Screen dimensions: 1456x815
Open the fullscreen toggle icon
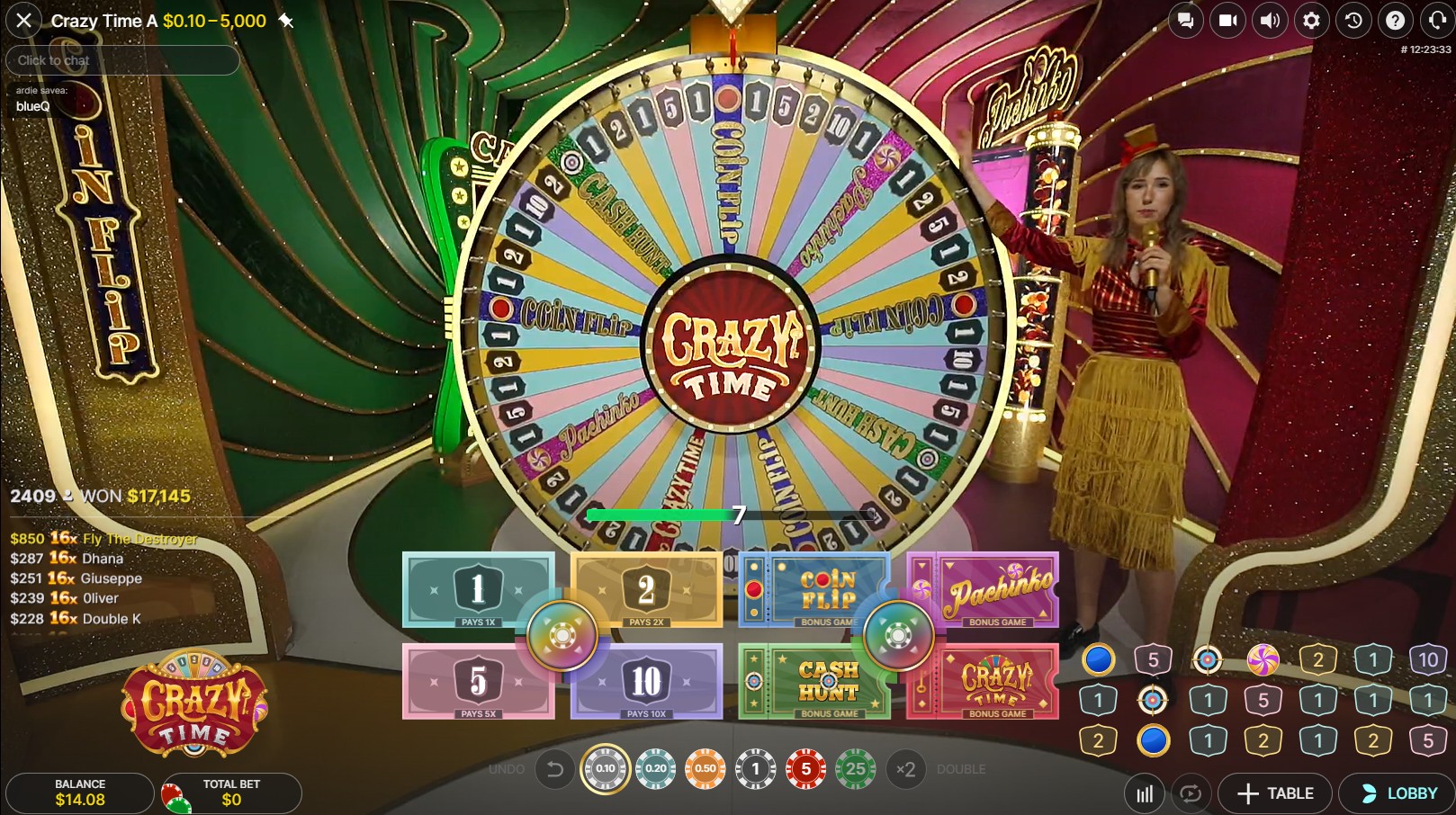tap(1437, 20)
